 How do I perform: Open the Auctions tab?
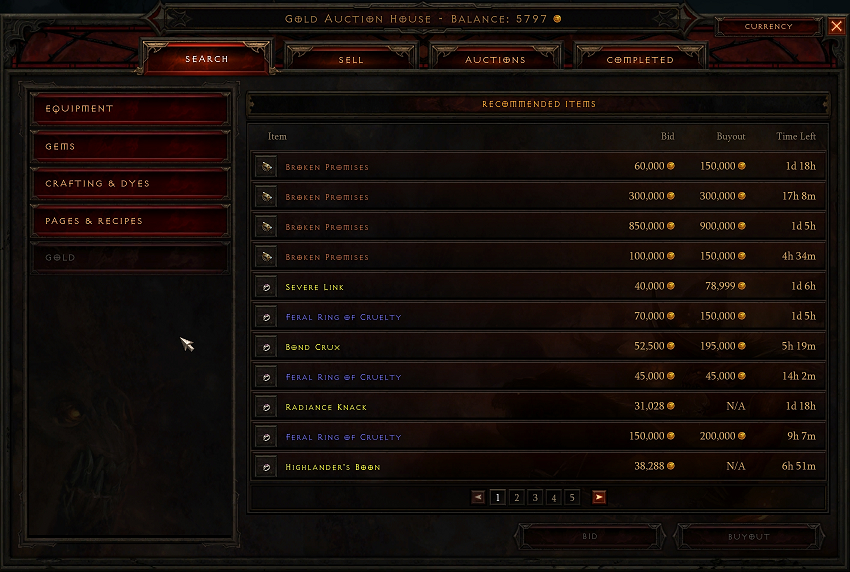click(495, 59)
